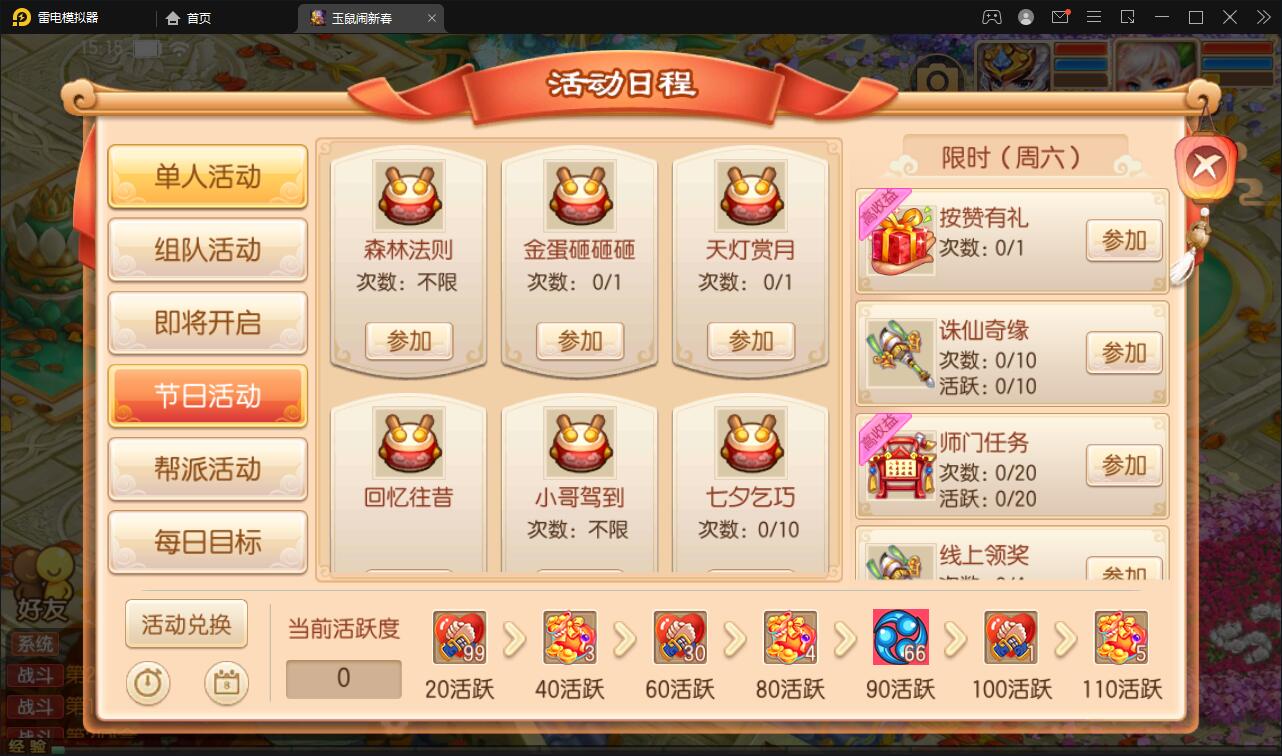Select the 单人活动 category

pyautogui.click(x=207, y=177)
